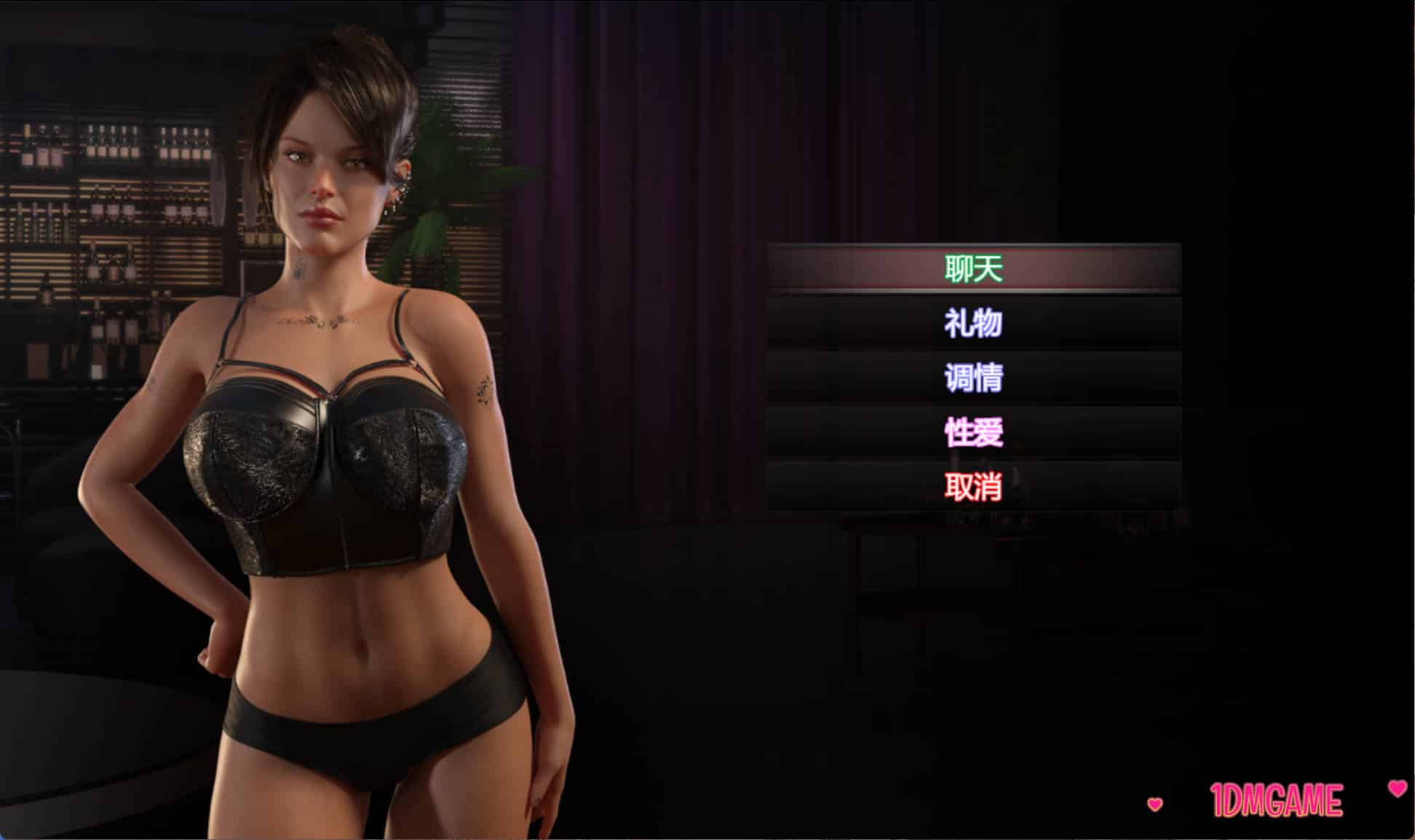Select the pink 性爱 menu entry

coord(973,432)
